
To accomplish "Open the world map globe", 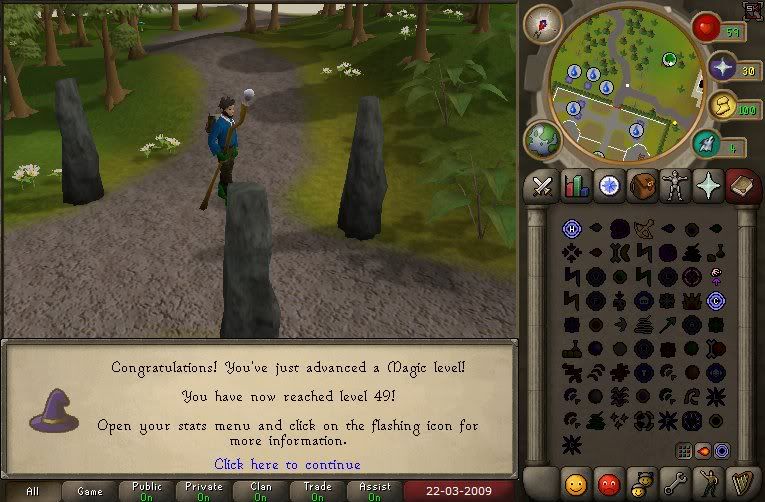I will [x=542, y=140].
